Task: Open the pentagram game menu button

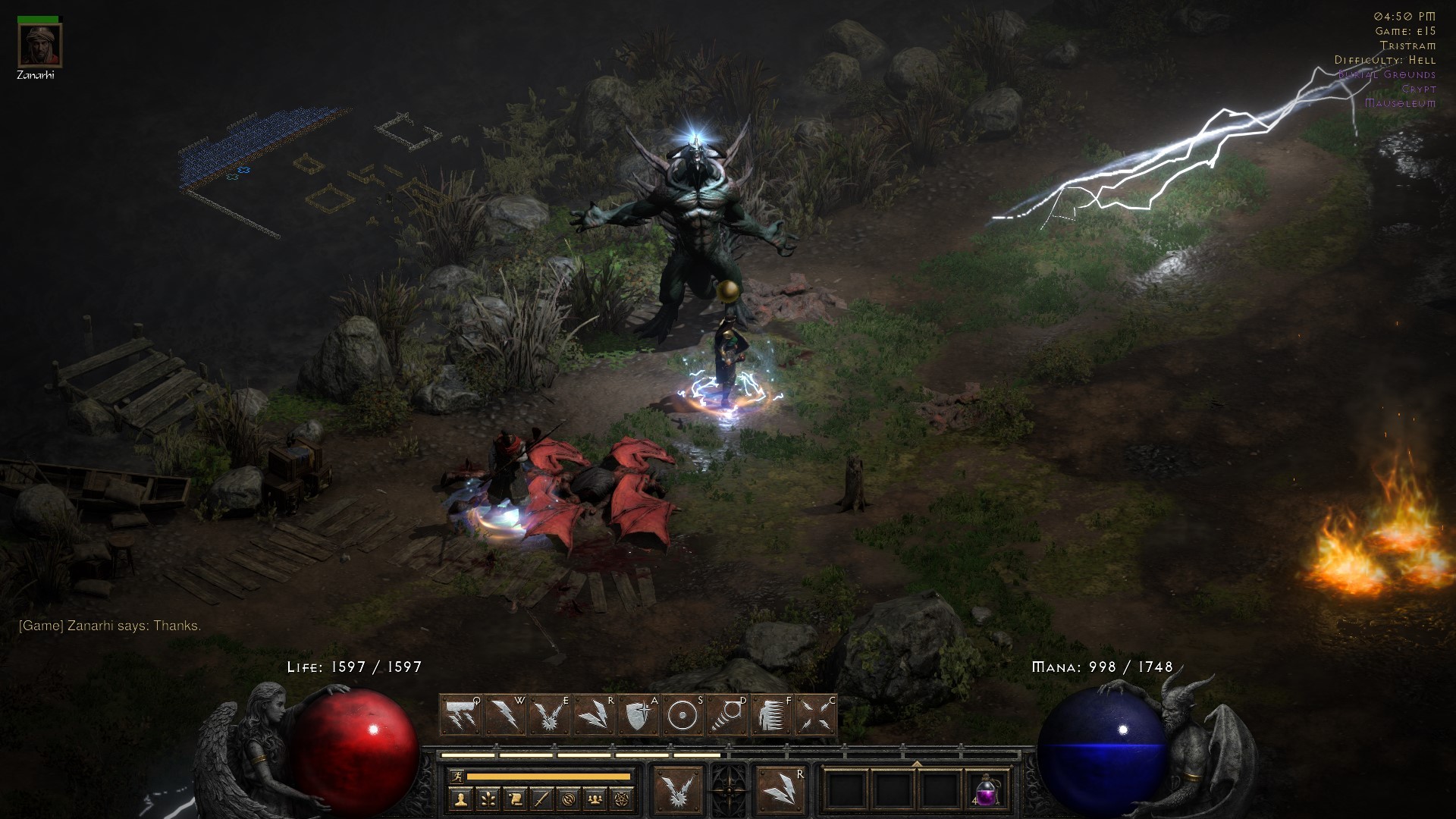Action: (623, 799)
